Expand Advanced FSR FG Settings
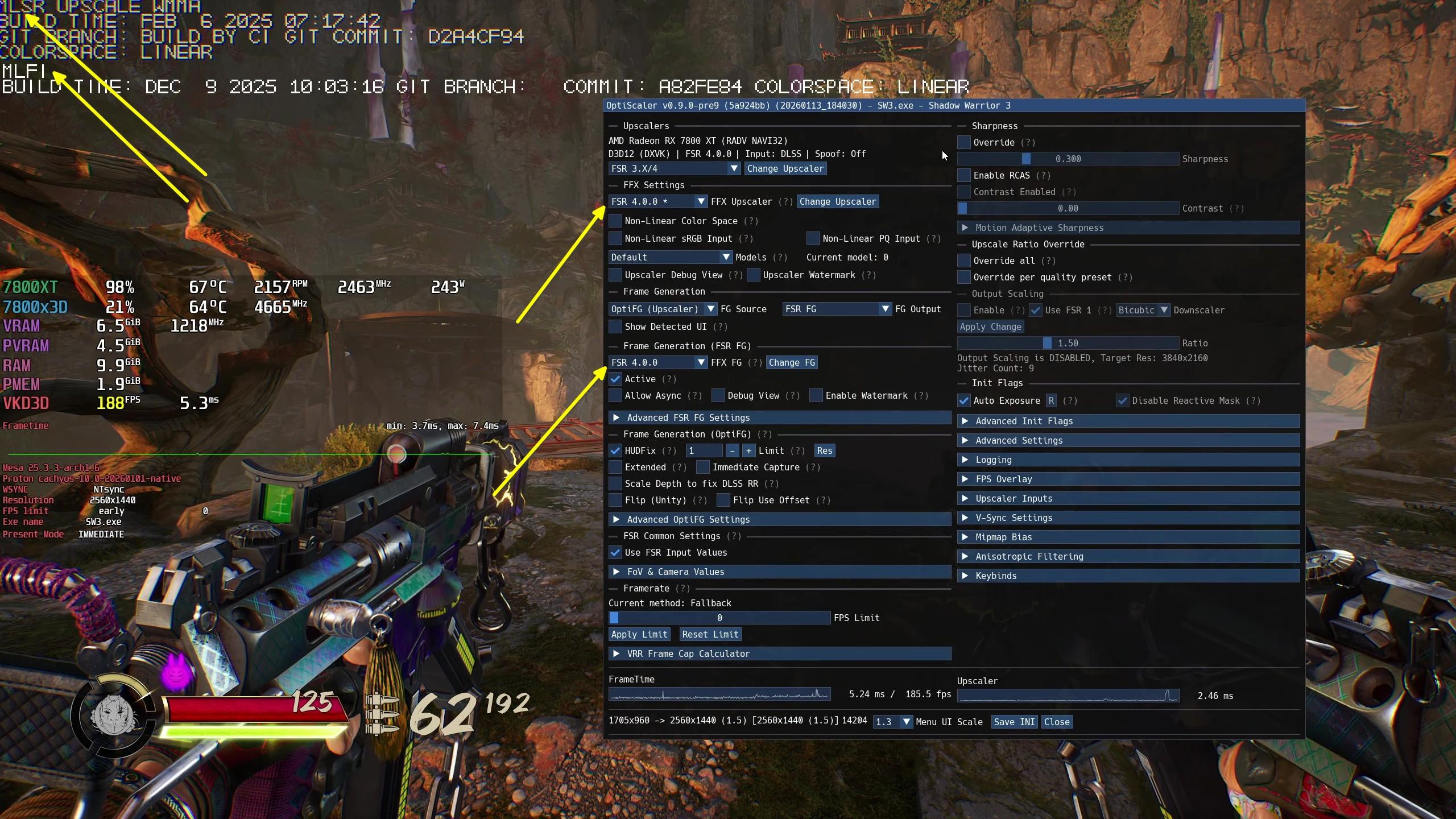 click(688, 418)
